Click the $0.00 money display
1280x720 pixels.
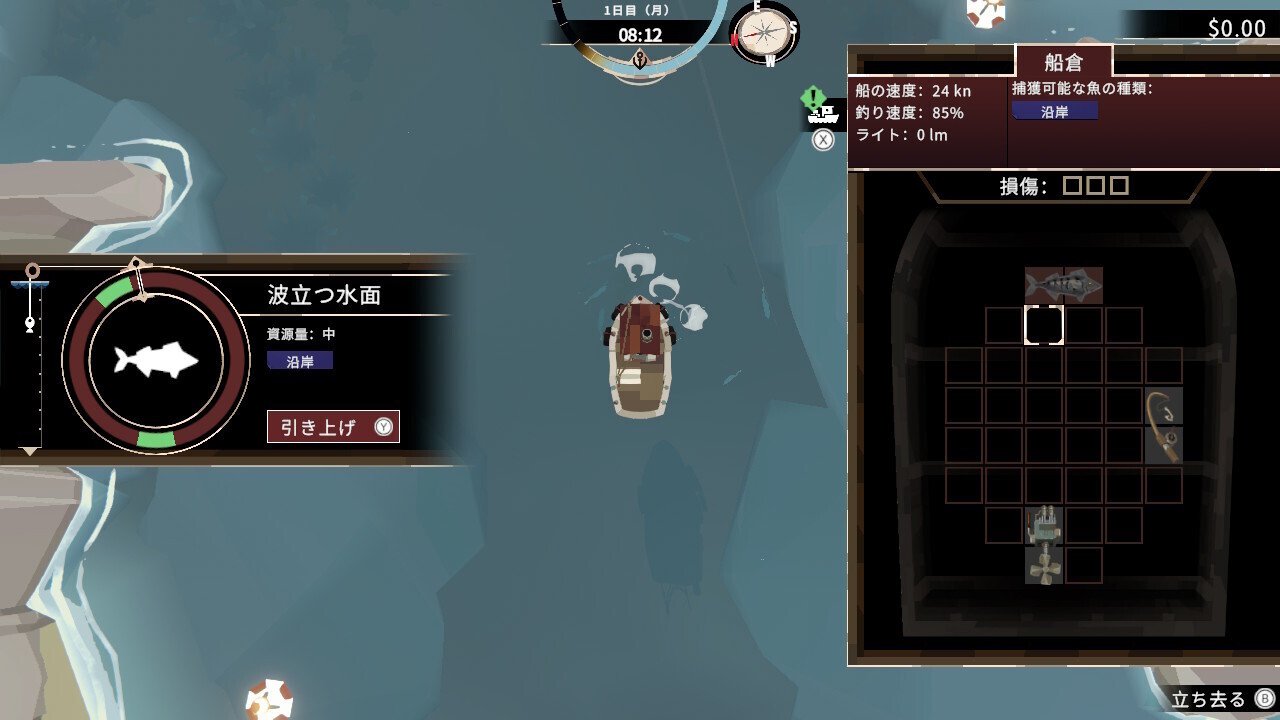1236,29
